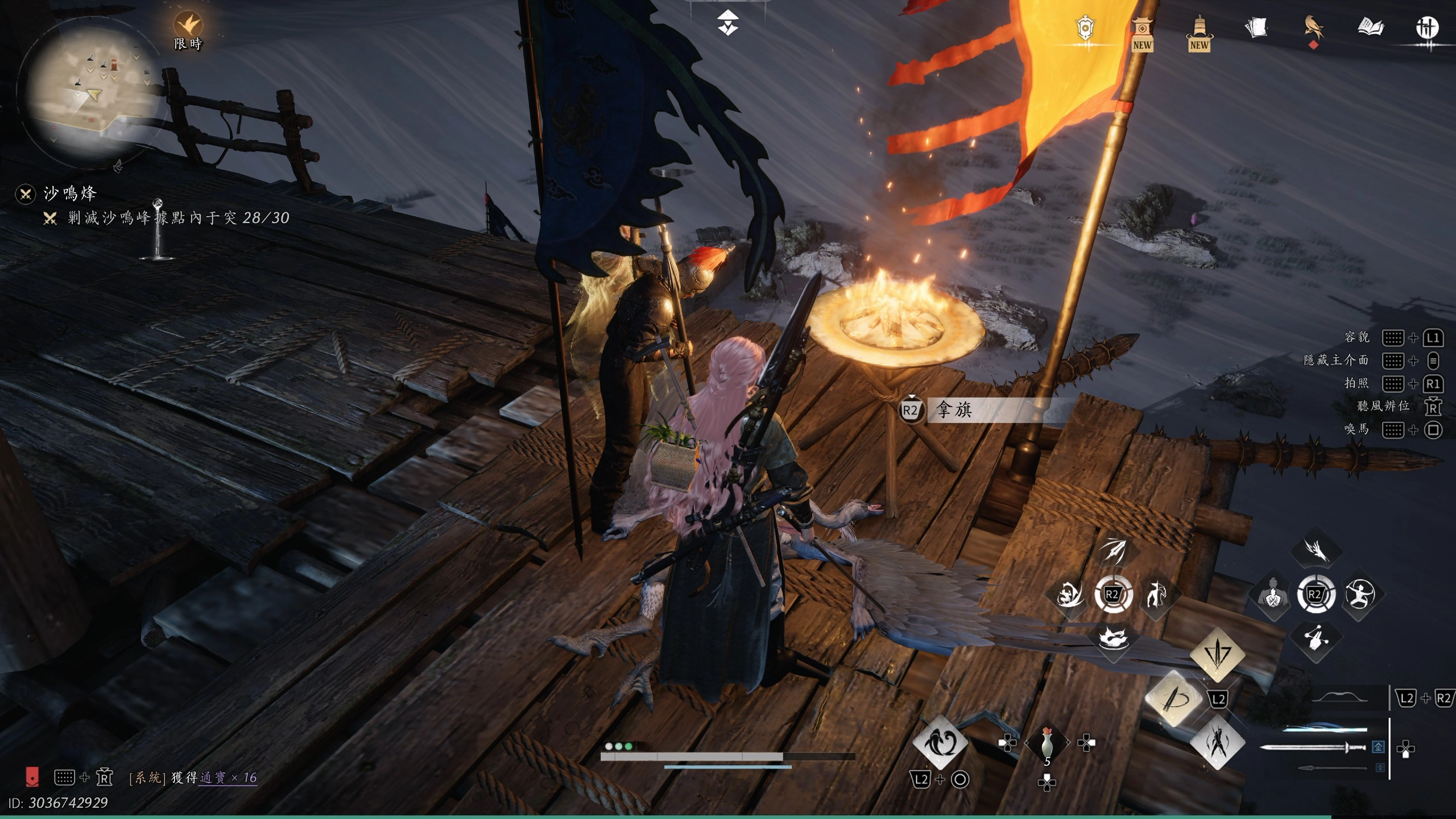Click the system chat message 獲得通寶
1456x819 pixels.
click(x=193, y=777)
